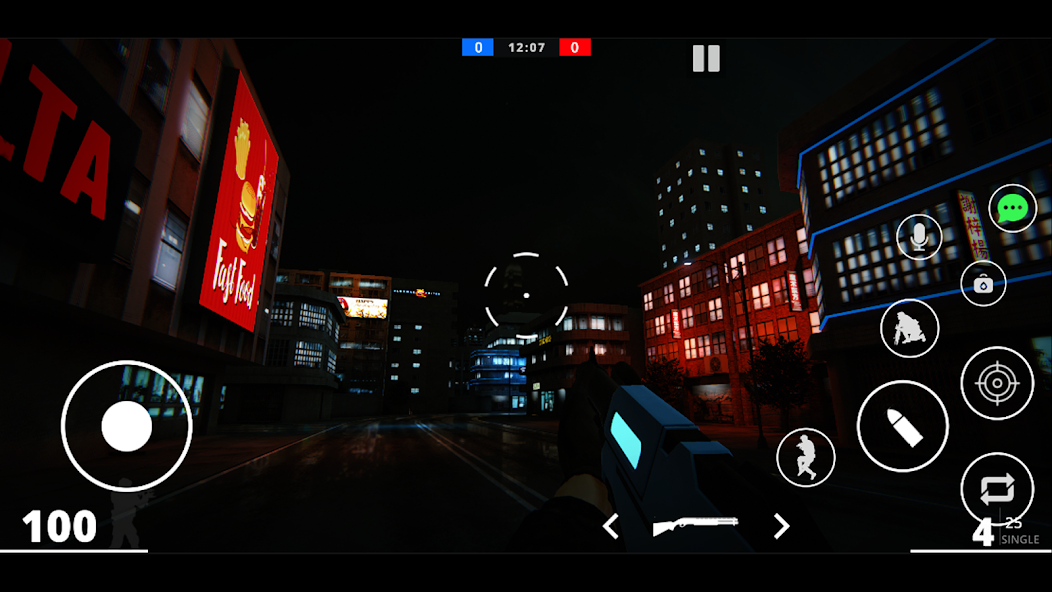
Task: Switch to next weapon with right arrow
Action: point(781,526)
